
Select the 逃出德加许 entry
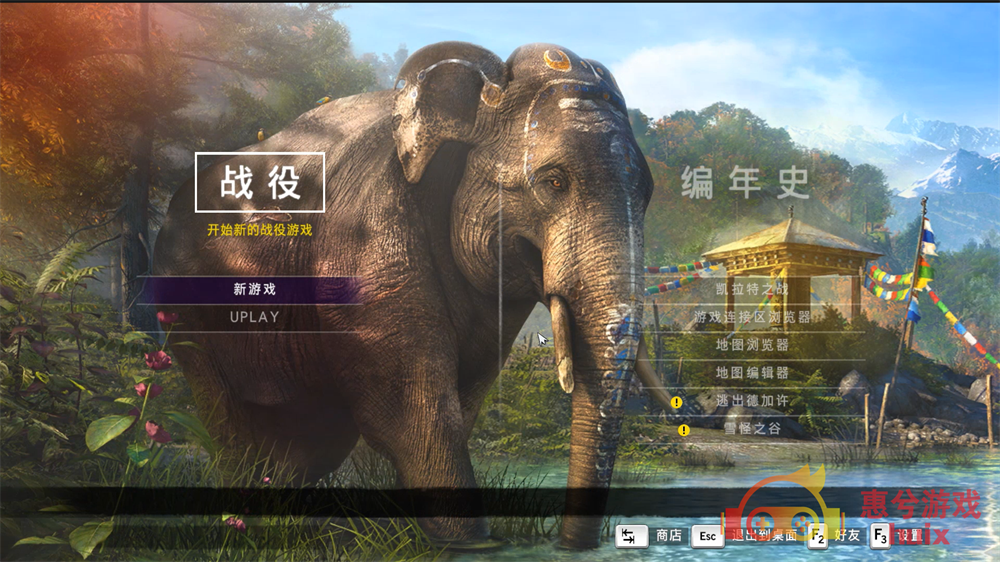[752, 401]
